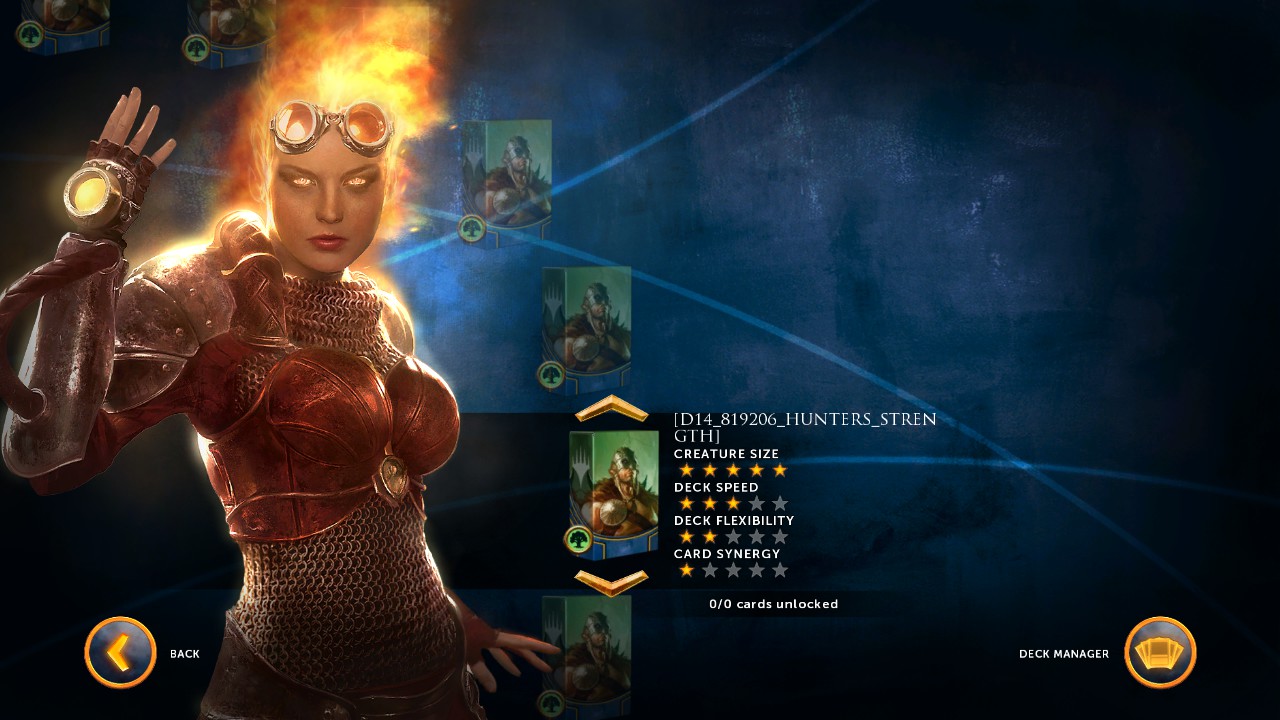
Task: Open the Deck Manager
Action: click(1160, 652)
